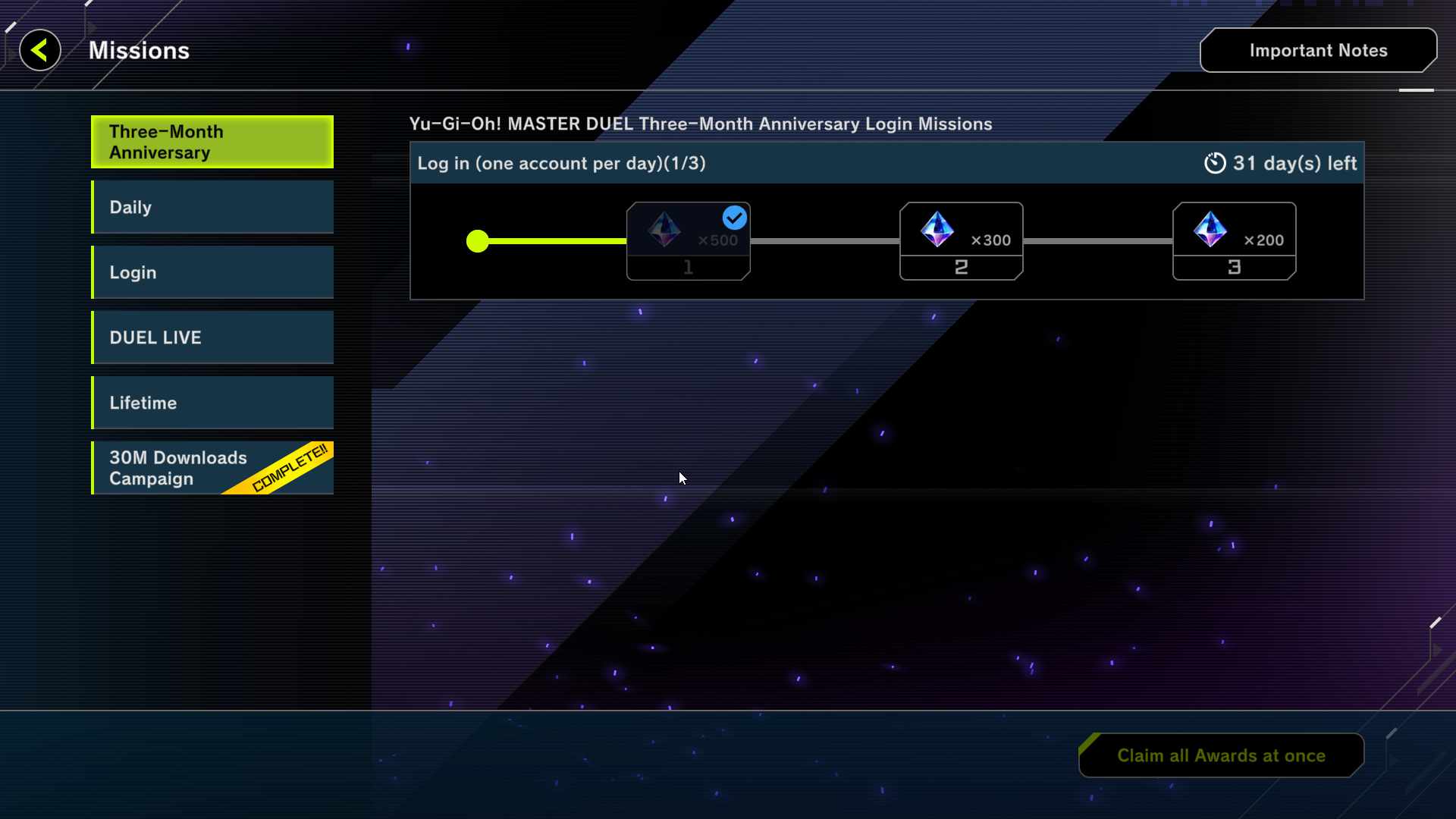Switch to the Daily missions tab
This screenshot has width=1456, height=819.
click(x=212, y=207)
